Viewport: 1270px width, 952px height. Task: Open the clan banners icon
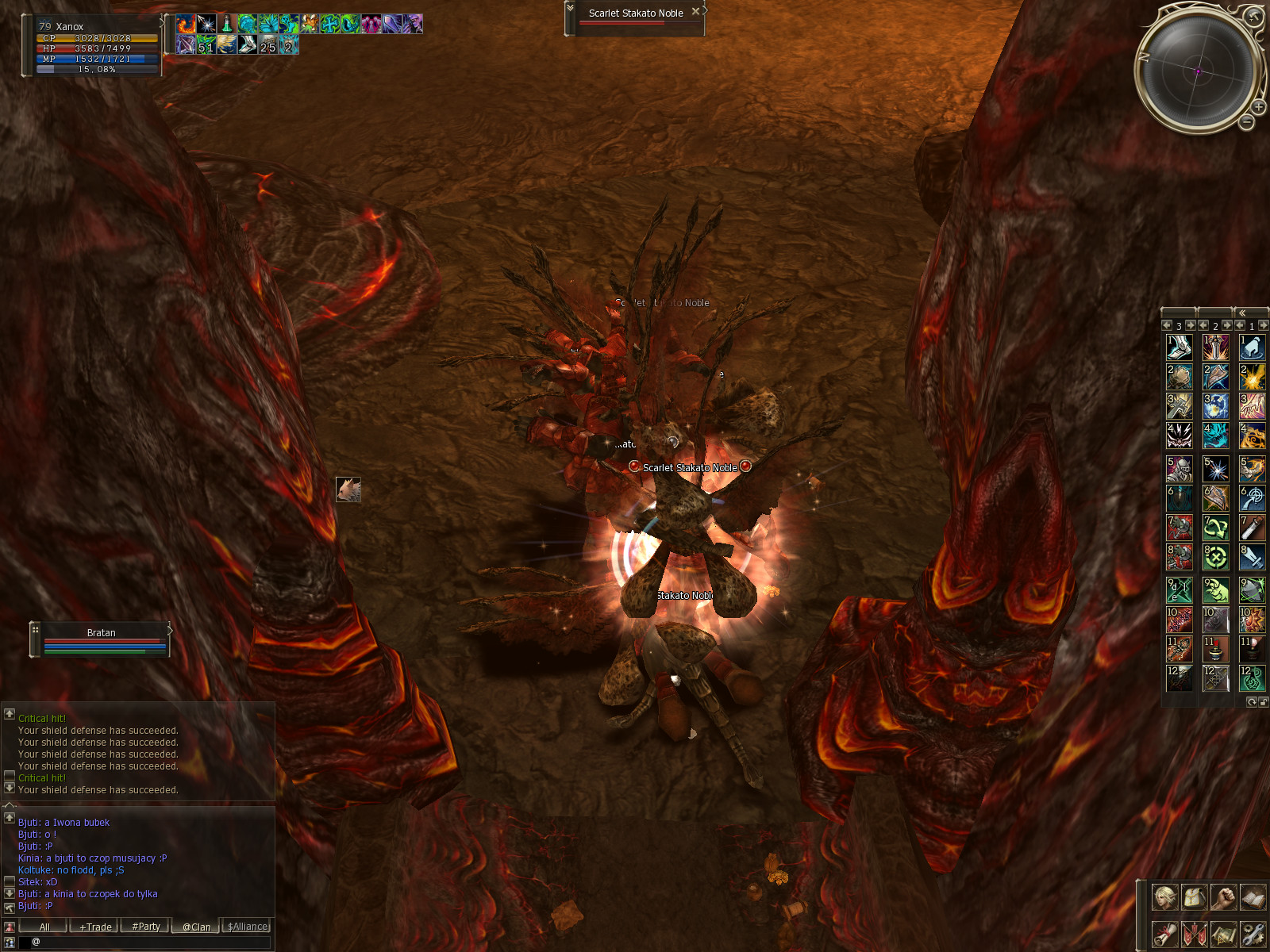coord(1194,934)
